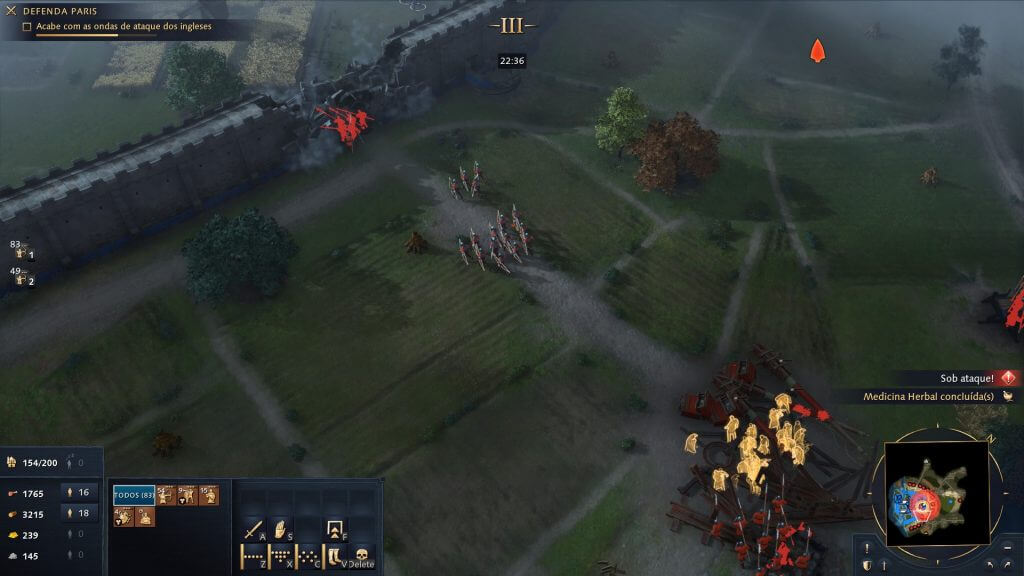The width and height of the screenshot is (1024, 576).
Task: Select the wood villagers counter showing 18
Action: point(78,513)
